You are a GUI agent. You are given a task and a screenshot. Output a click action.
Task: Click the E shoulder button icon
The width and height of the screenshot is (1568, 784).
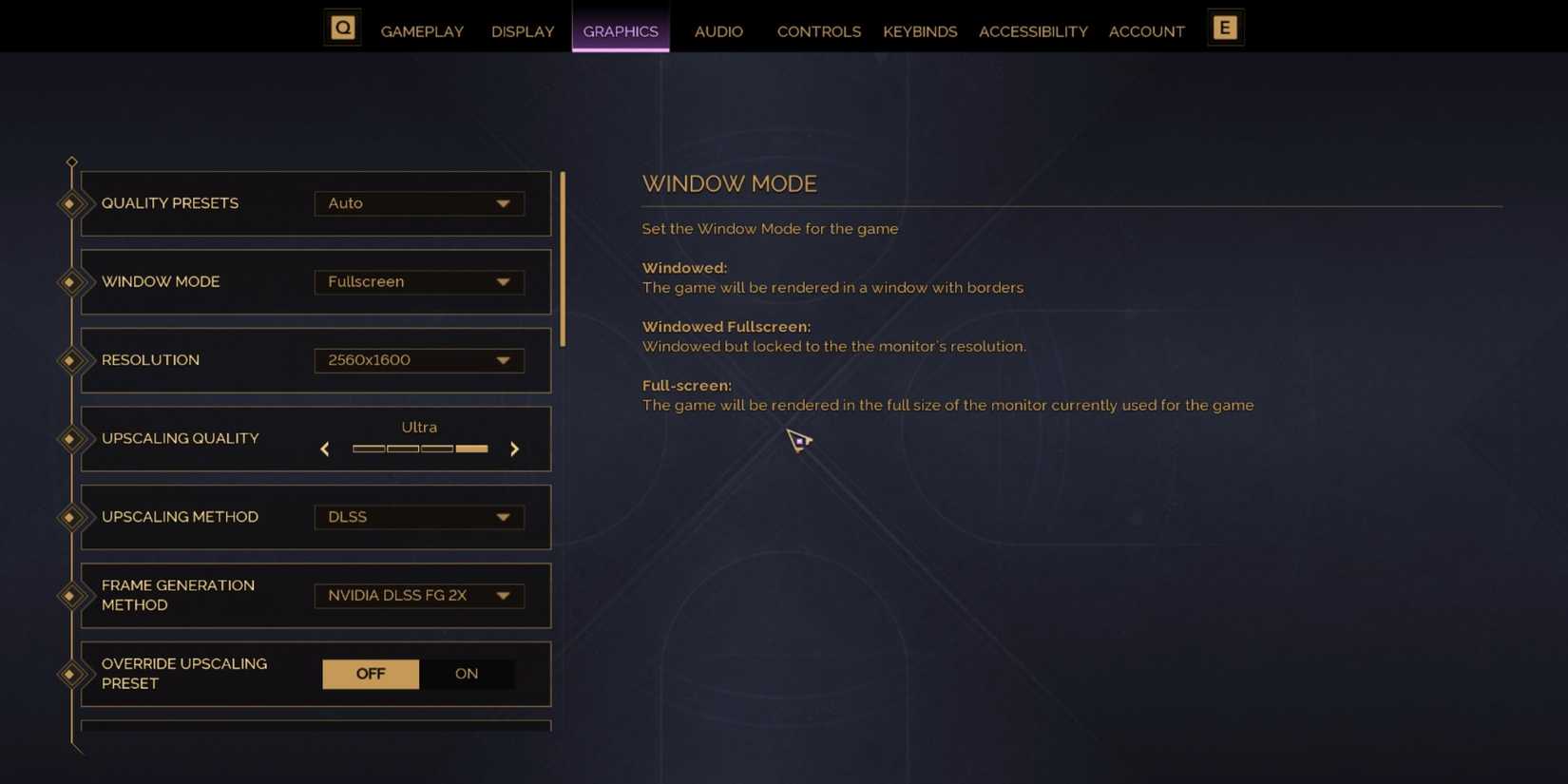click(1225, 27)
